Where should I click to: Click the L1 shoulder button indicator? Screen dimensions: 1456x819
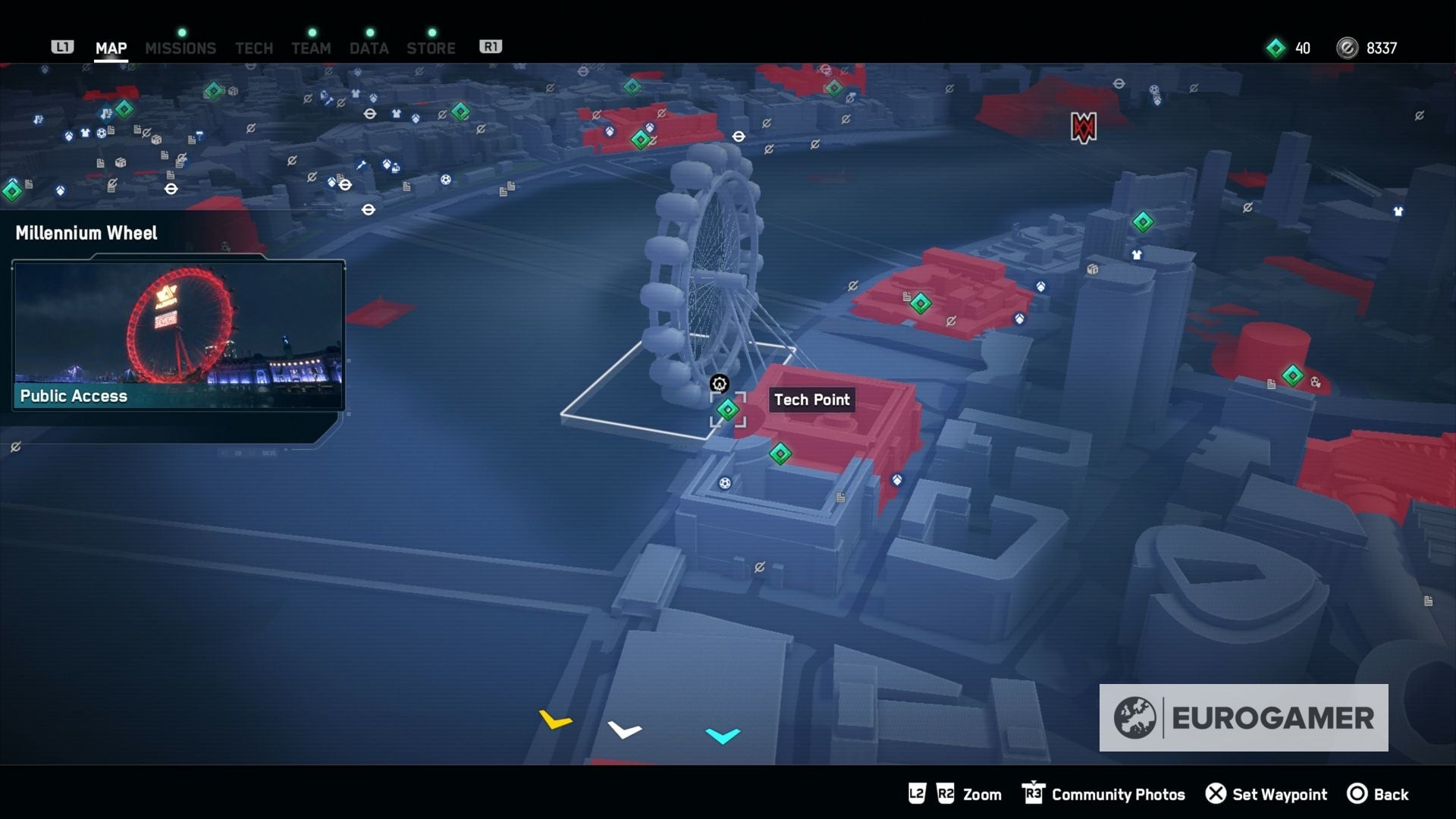pyautogui.click(x=62, y=45)
